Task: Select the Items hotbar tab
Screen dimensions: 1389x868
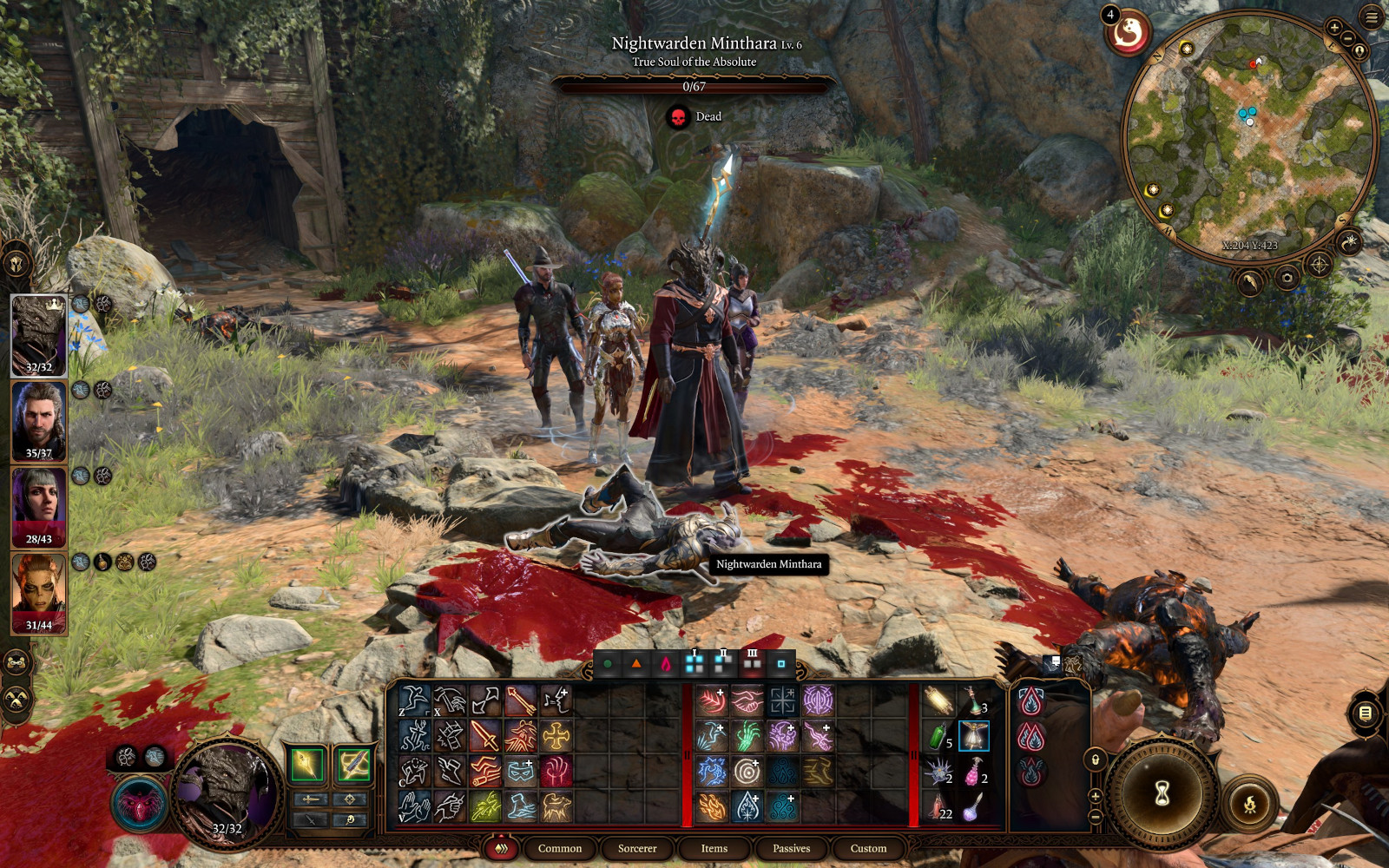Action: coord(714,848)
